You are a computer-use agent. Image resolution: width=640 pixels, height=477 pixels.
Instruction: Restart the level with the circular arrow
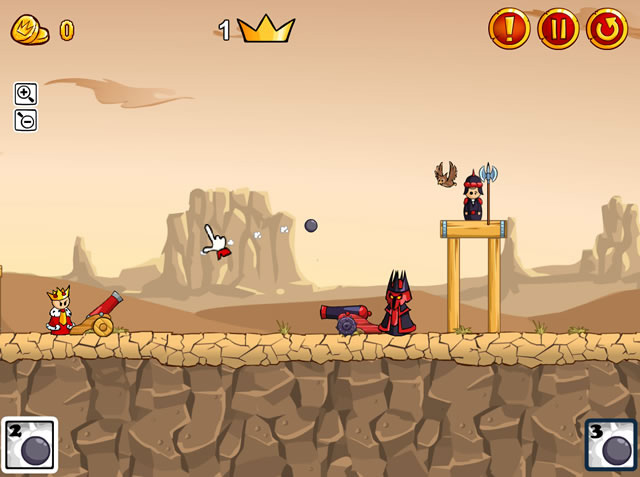pos(607,29)
